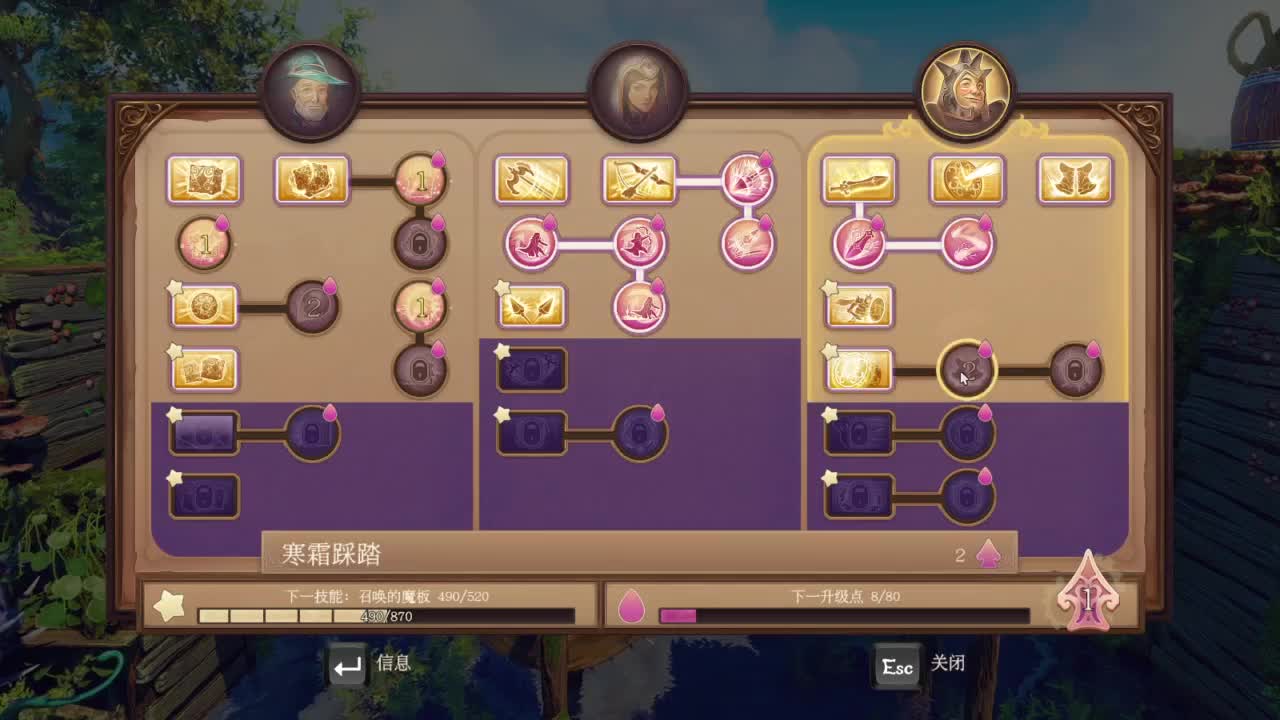
Task: Click the locked padlock skill node
Action: click(x=418, y=242)
